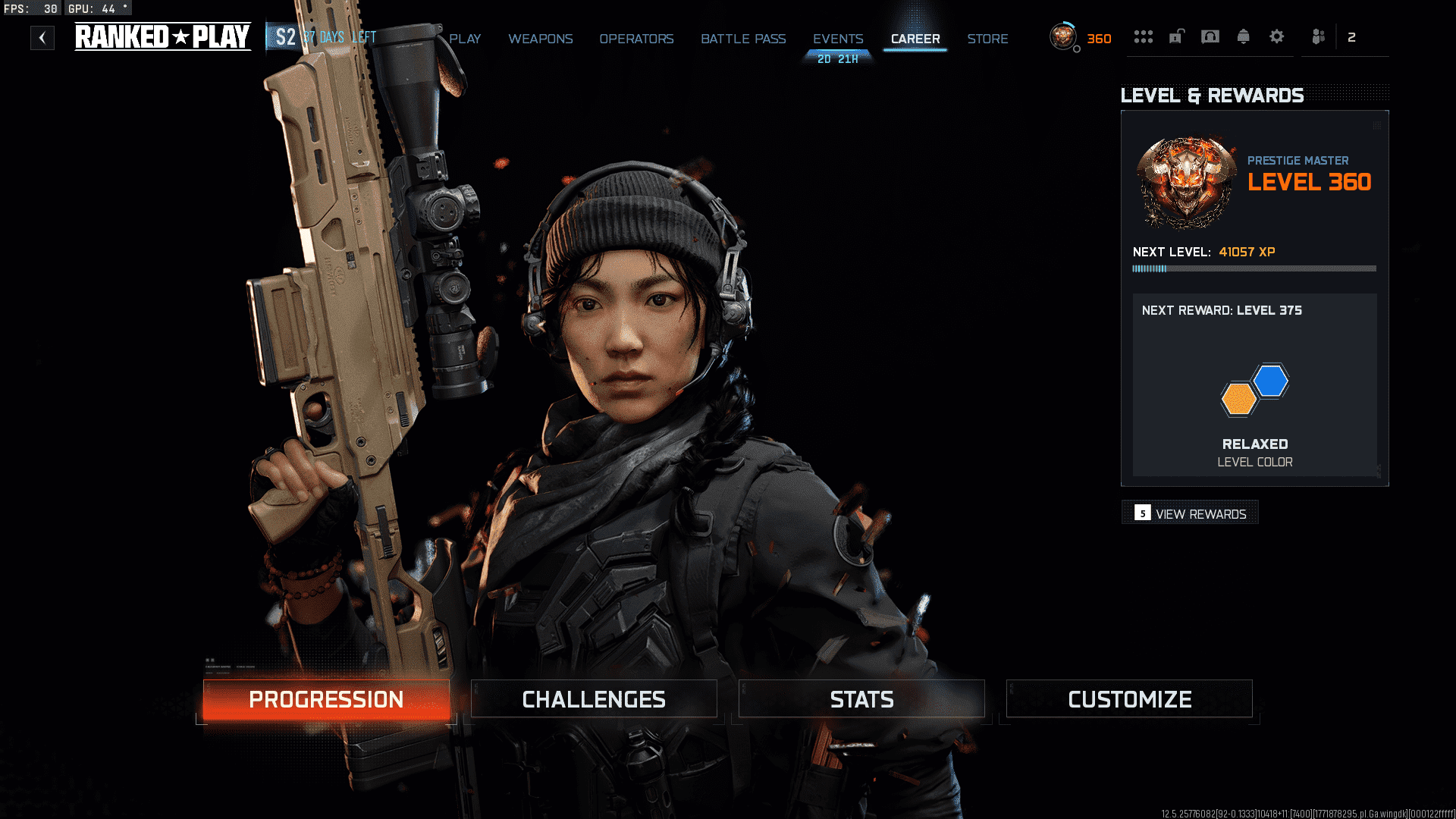This screenshot has width=1456, height=819.
Task: View the Stats section
Action: pos(861,699)
